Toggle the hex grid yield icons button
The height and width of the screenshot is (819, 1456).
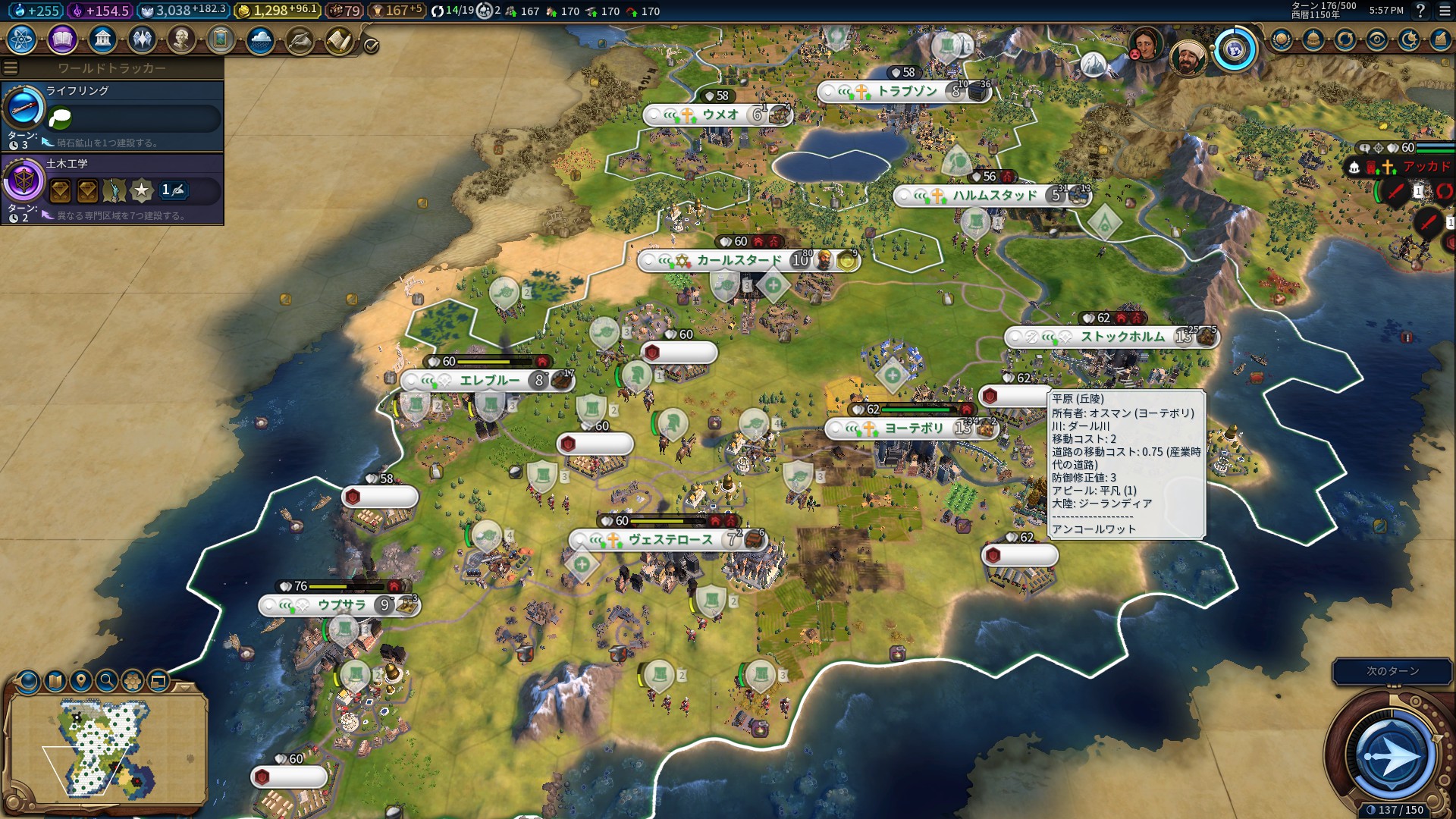133,680
